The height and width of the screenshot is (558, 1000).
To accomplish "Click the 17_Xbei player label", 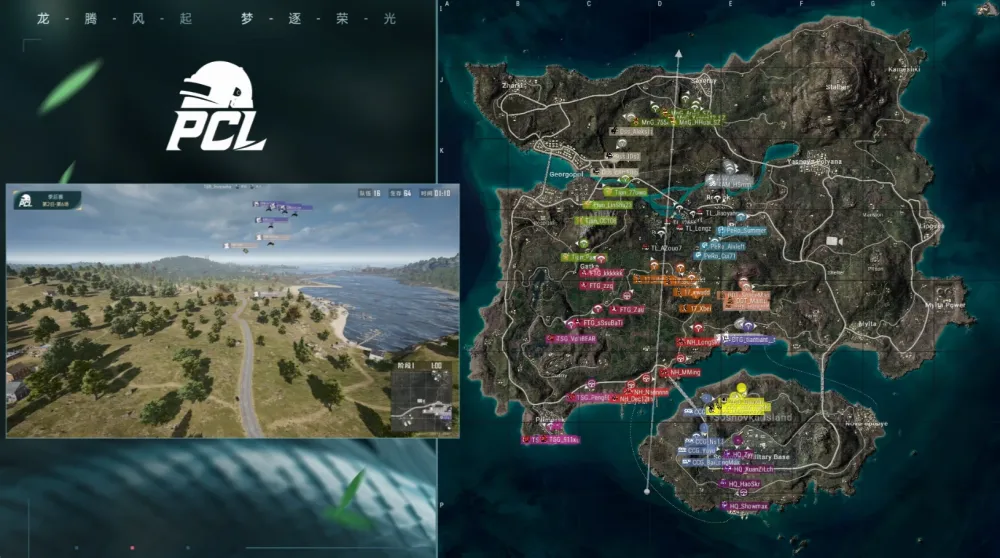I will pyautogui.click(x=700, y=309).
